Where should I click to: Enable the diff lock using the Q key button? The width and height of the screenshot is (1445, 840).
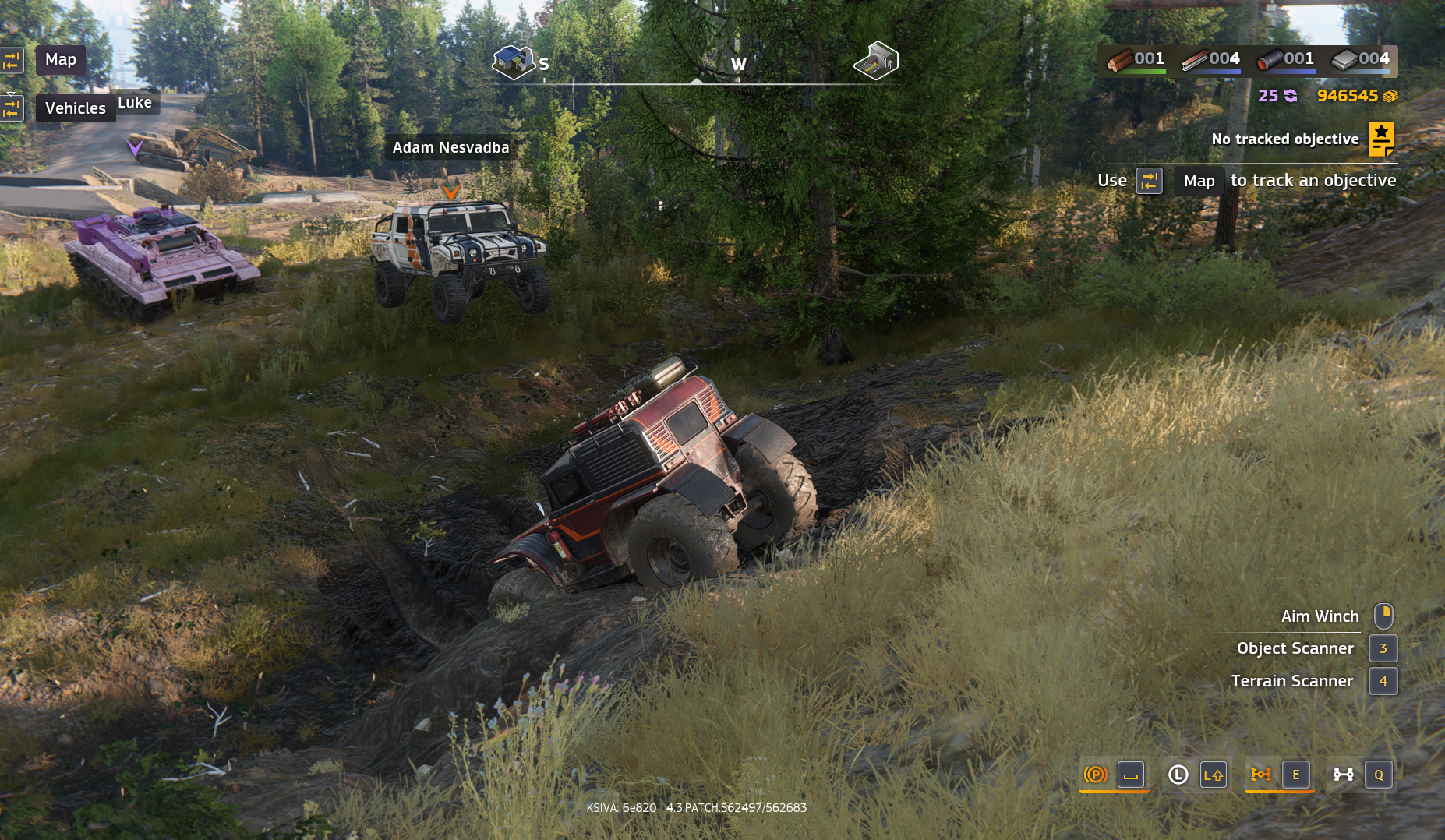pos(1379,775)
